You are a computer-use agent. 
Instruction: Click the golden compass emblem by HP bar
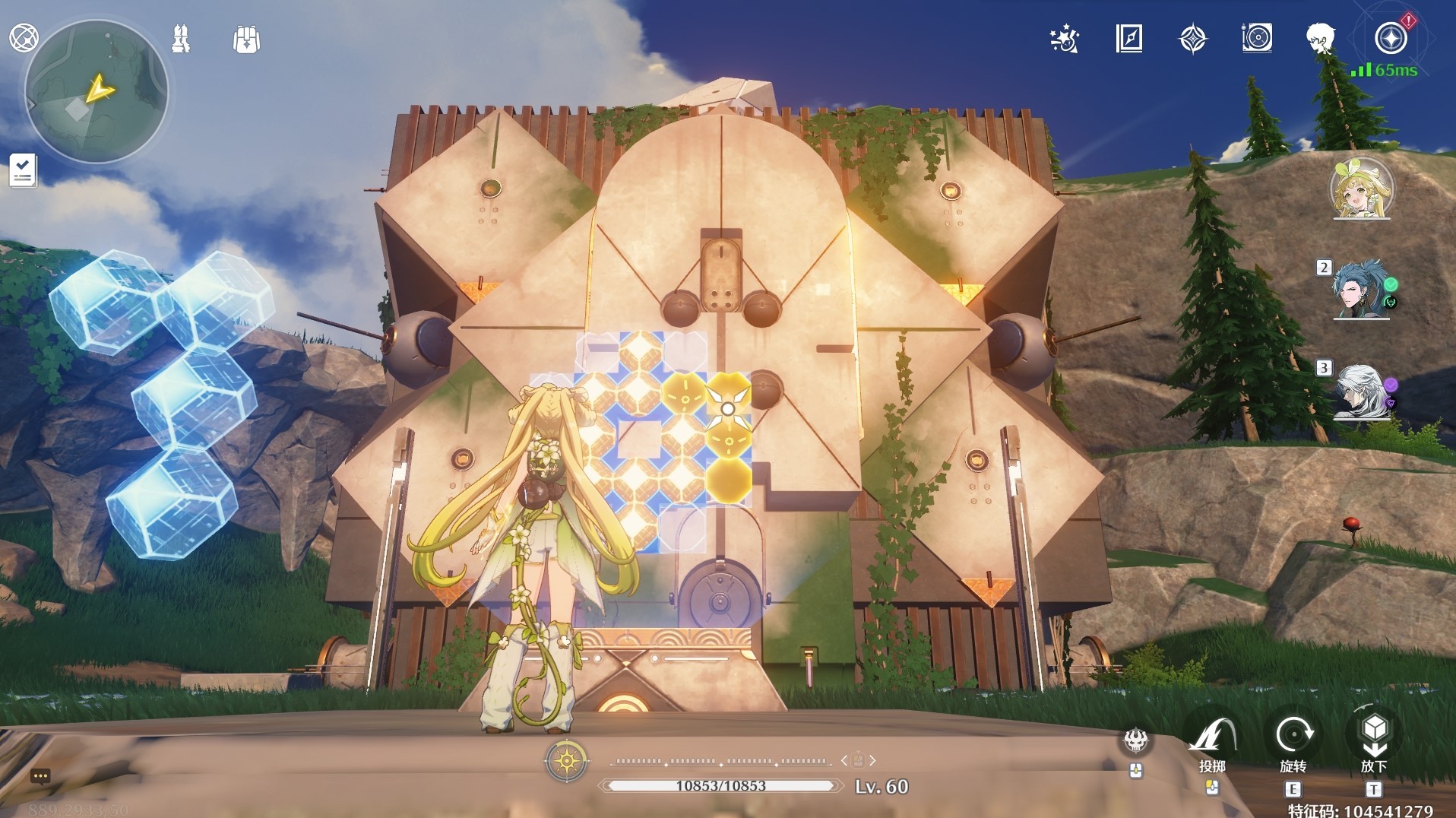pos(567,760)
